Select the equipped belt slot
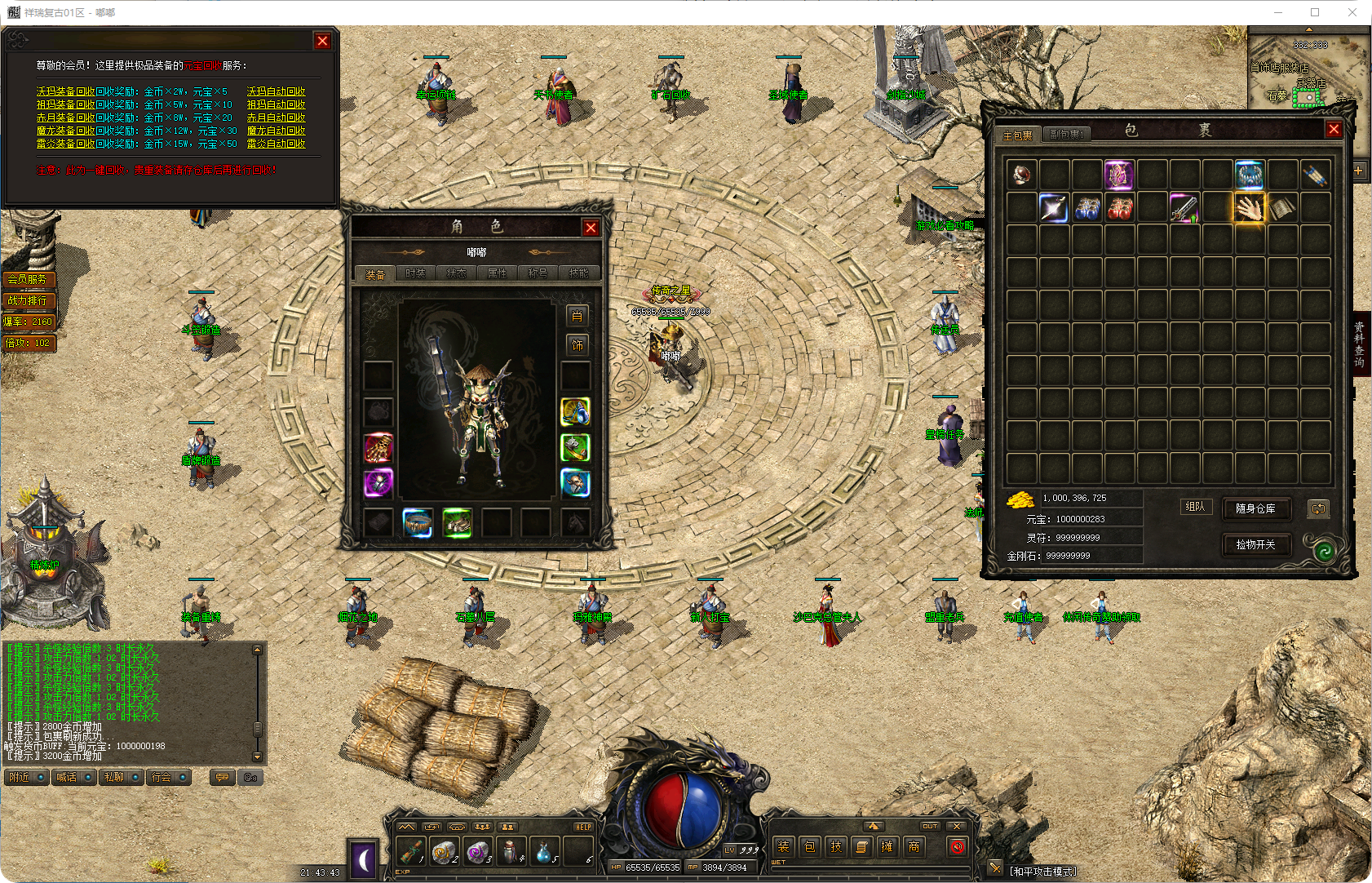 click(418, 522)
